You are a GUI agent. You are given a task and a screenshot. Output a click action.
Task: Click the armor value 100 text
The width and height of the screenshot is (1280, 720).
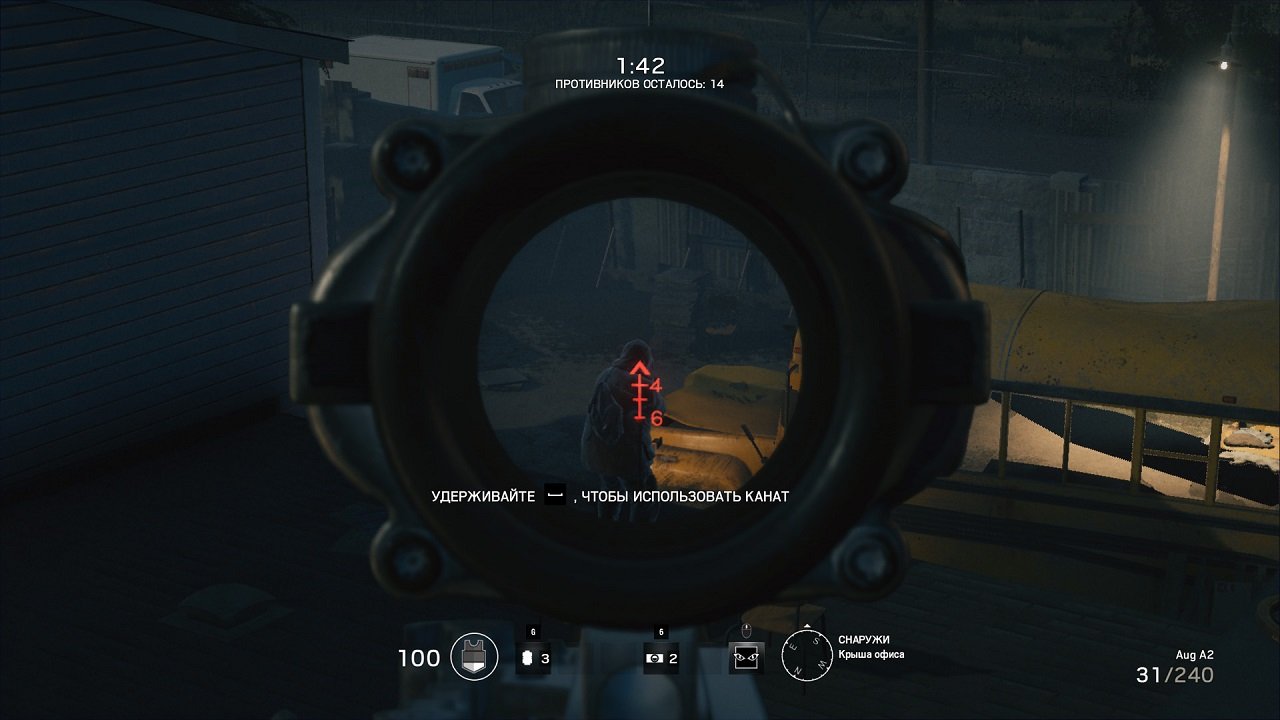click(417, 657)
